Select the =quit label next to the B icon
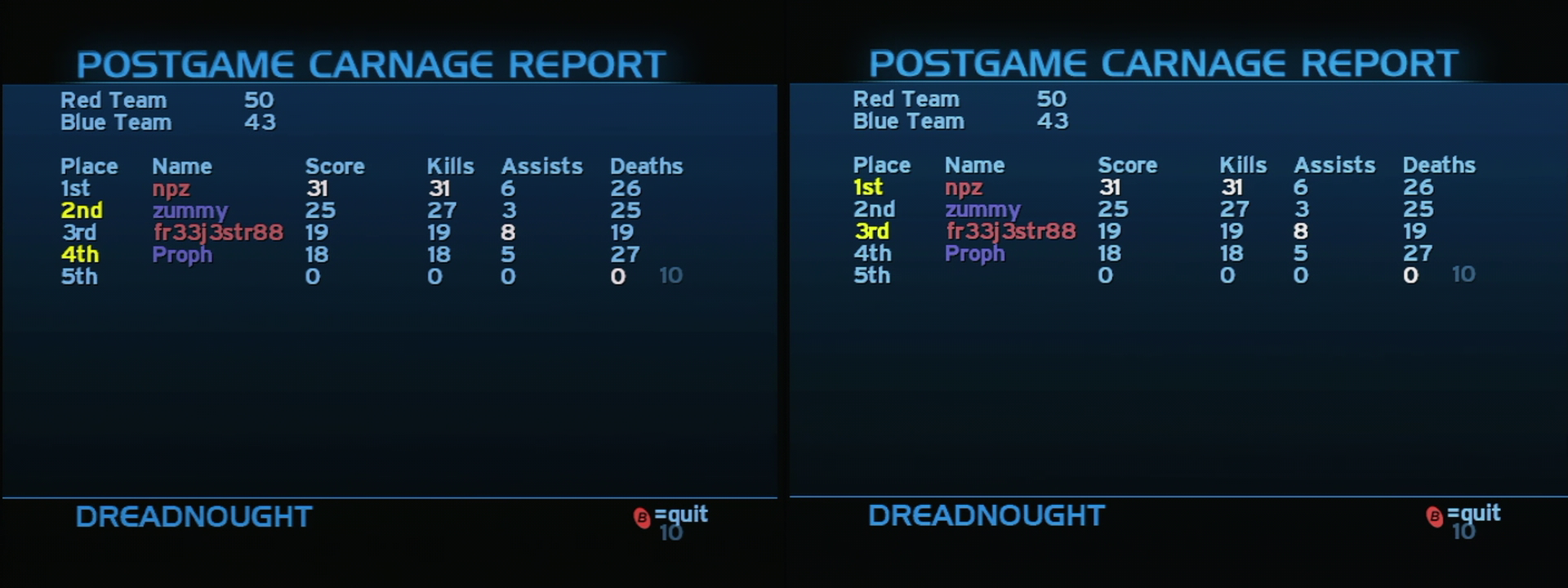The height and width of the screenshot is (588, 1568). click(x=680, y=514)
